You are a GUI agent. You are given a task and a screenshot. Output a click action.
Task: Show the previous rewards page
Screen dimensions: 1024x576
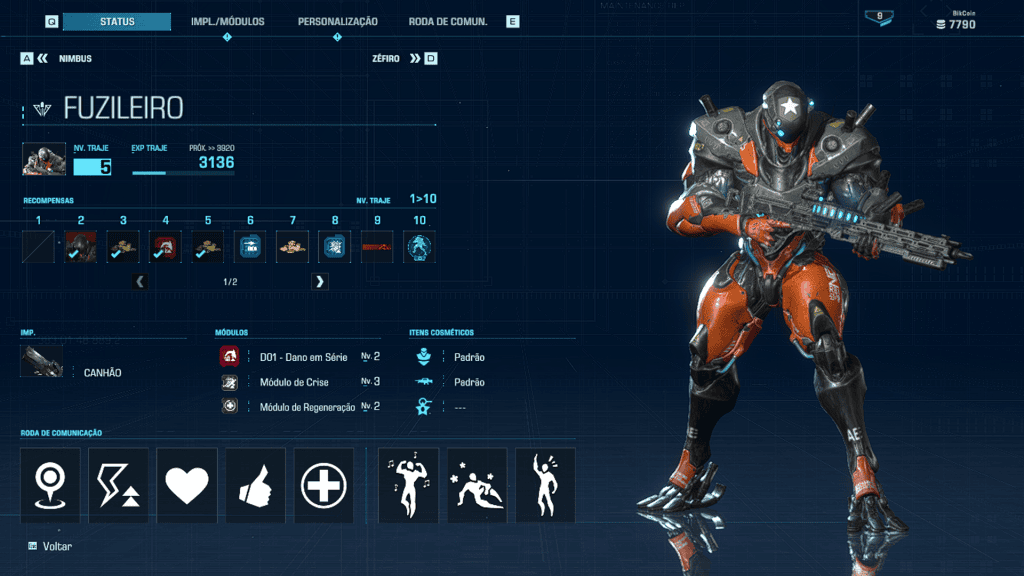click(140, 282)
